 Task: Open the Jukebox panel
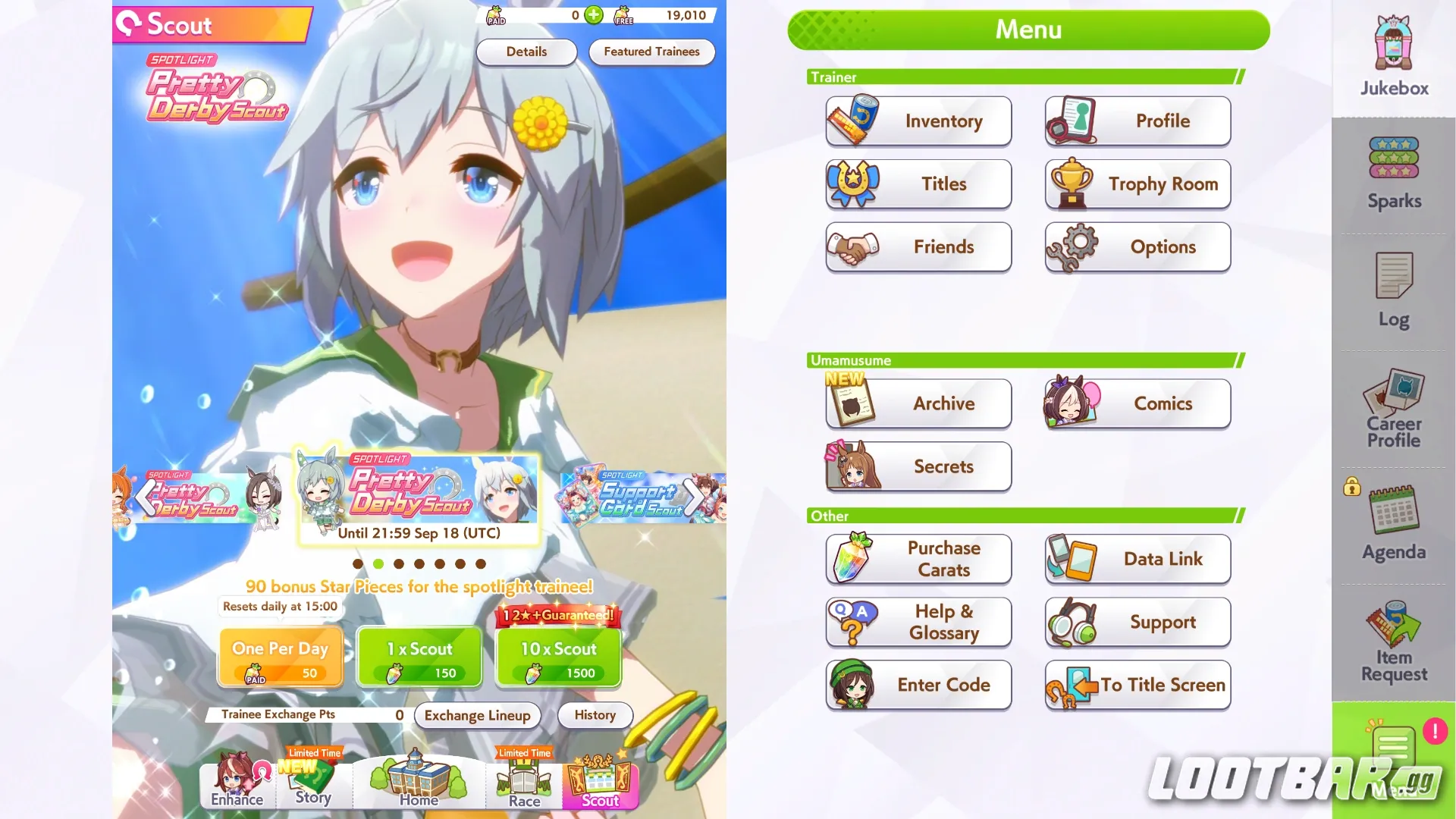[1392, 53]
